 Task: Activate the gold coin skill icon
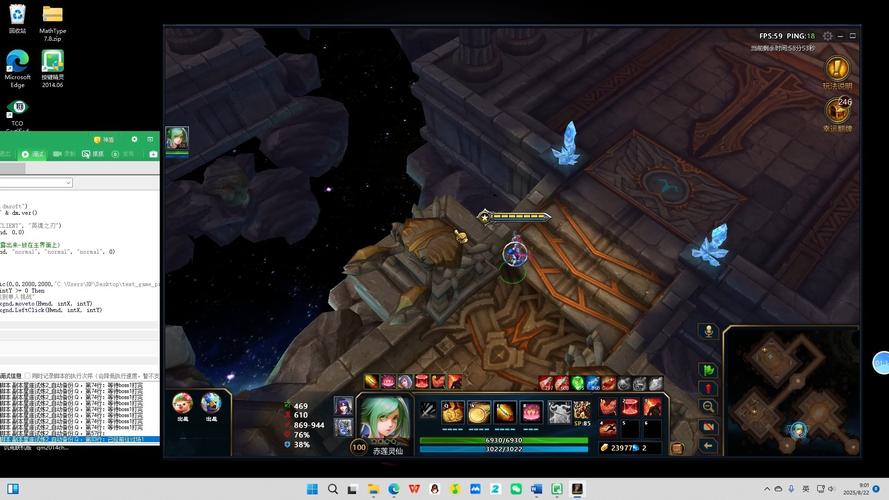pos(479,412)
